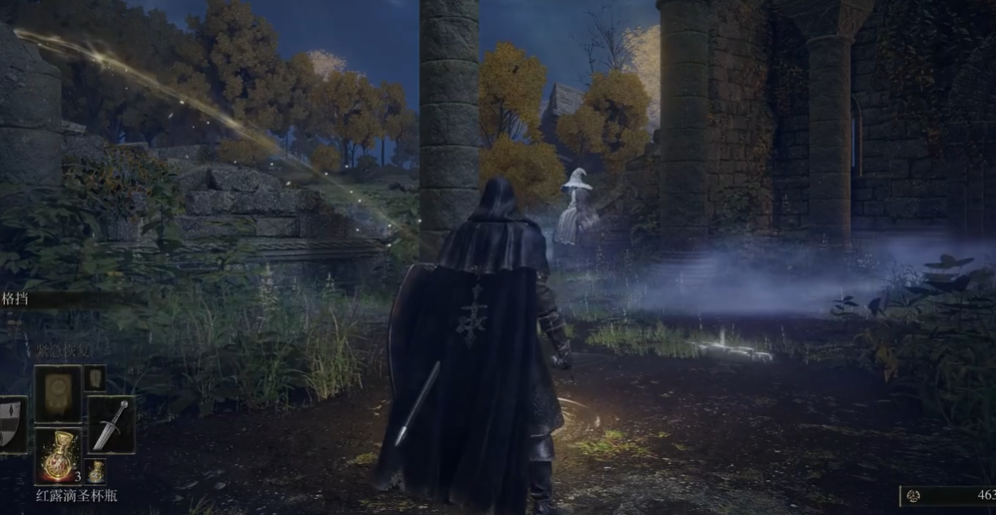Click the small next-spell icon beside the sword
Image resolution: width=996 pixels, height=515 pixels.
click(x=95, y=378)
